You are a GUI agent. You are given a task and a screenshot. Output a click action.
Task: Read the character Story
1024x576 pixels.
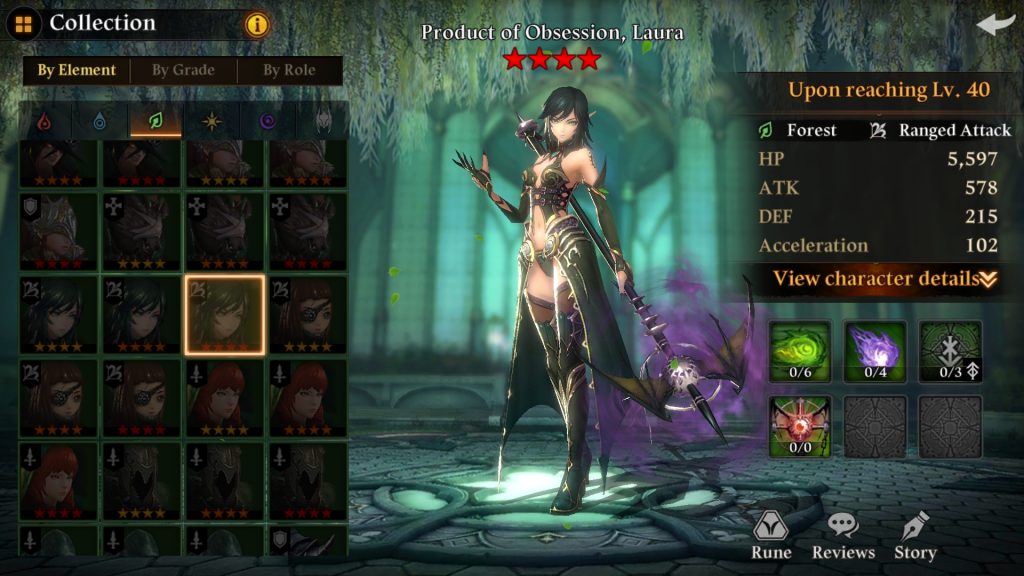pos(915,536)
